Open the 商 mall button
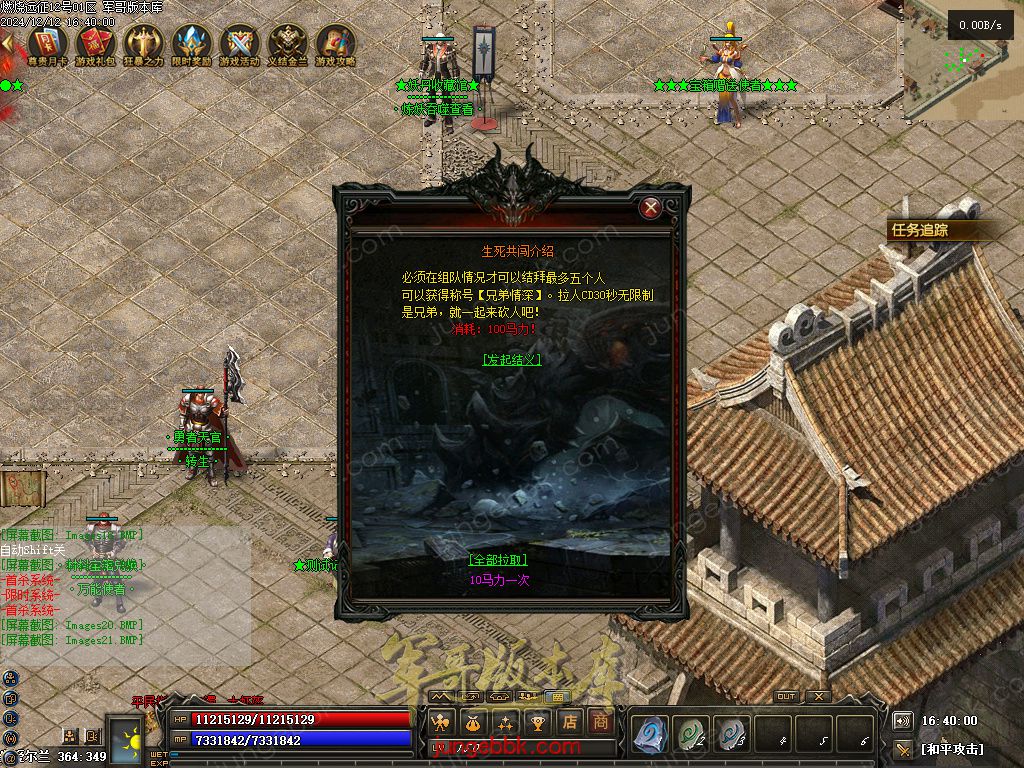Screen dimensions: 1024x768 tap(600, 722)
